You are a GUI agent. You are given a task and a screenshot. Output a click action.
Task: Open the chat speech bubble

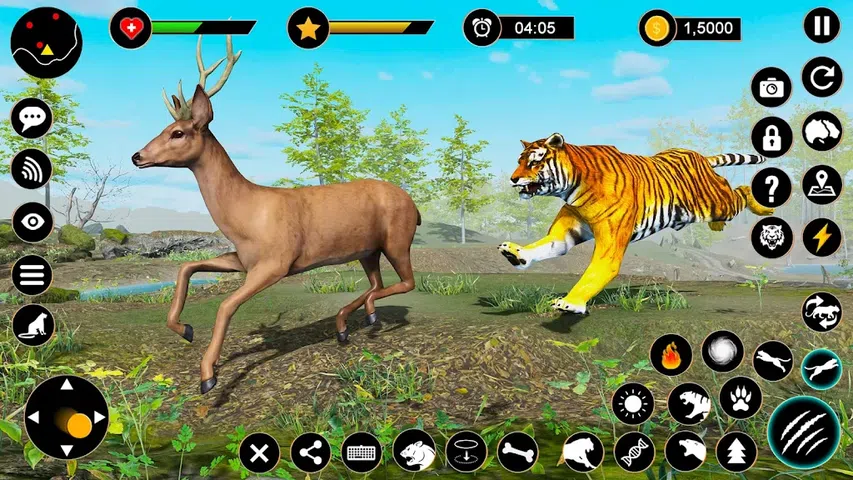coord(32,118)
